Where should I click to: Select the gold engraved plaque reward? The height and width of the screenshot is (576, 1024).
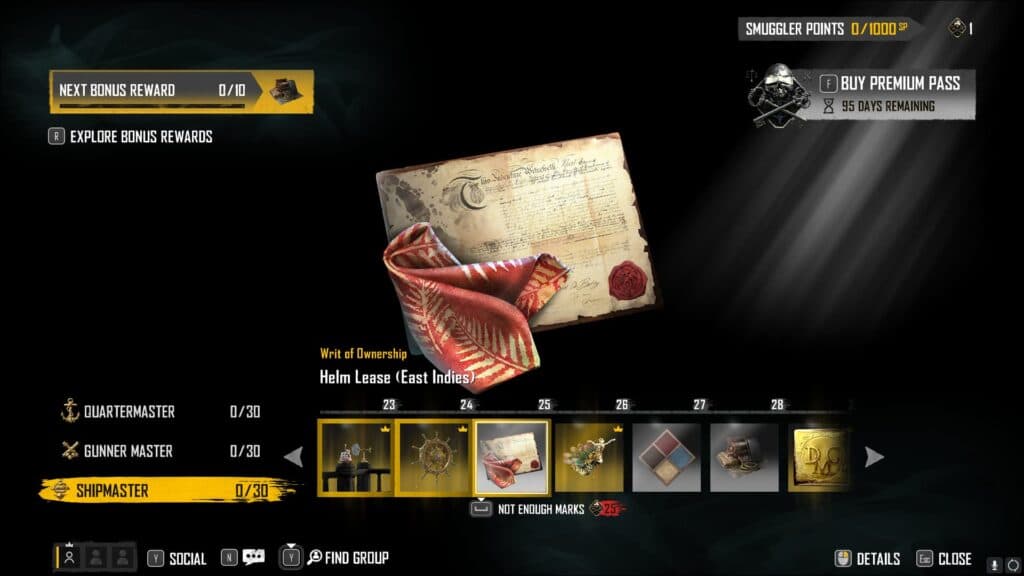tap(820, 457)
